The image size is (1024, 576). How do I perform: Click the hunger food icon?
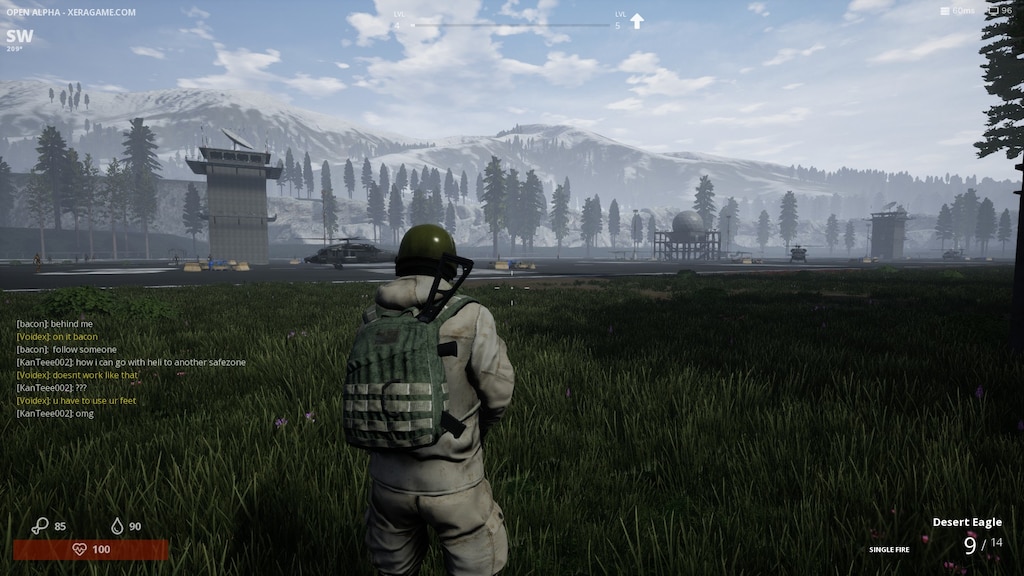40,525
